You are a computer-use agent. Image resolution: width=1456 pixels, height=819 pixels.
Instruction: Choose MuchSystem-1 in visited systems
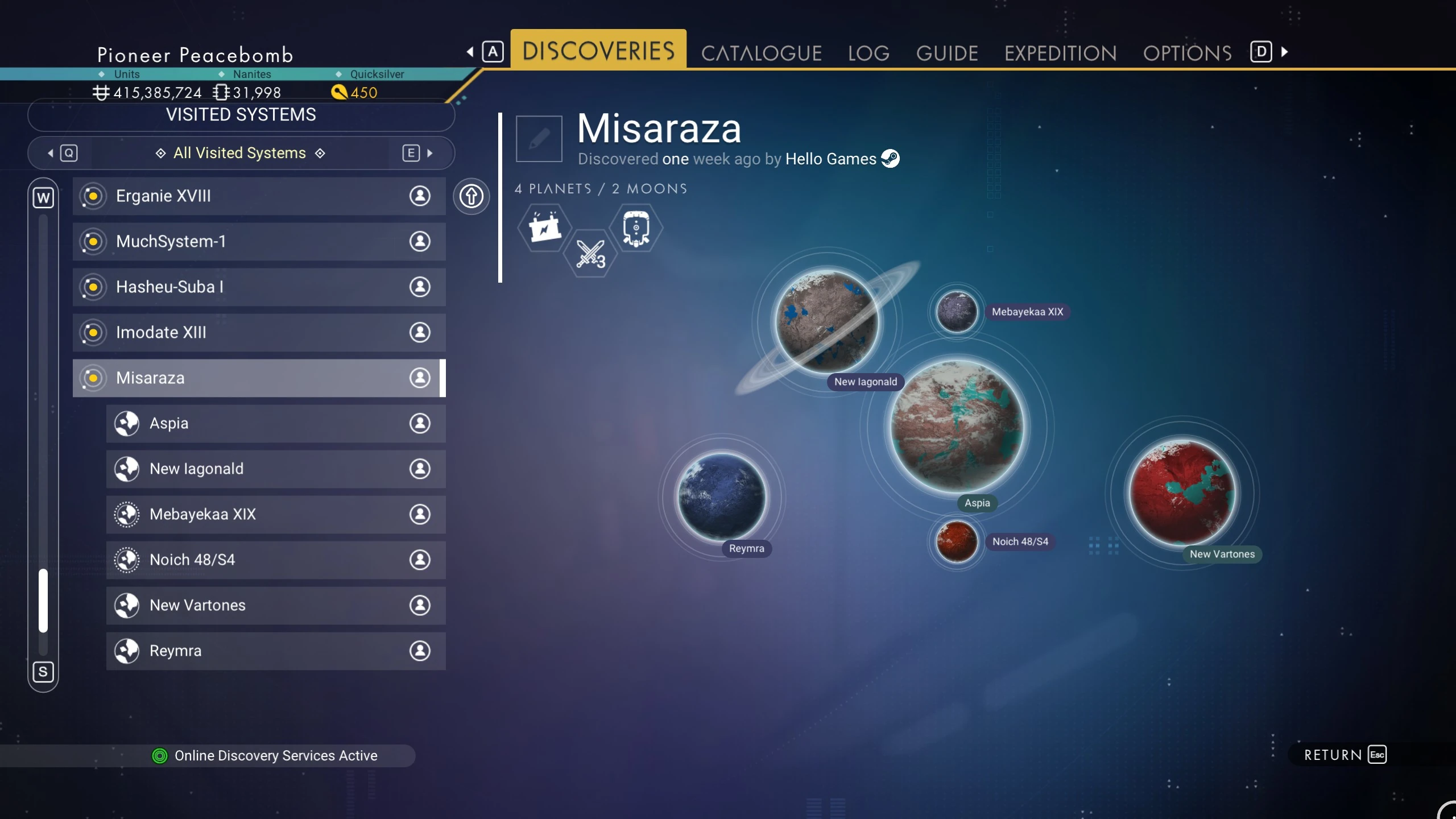(x=259, y=242)
